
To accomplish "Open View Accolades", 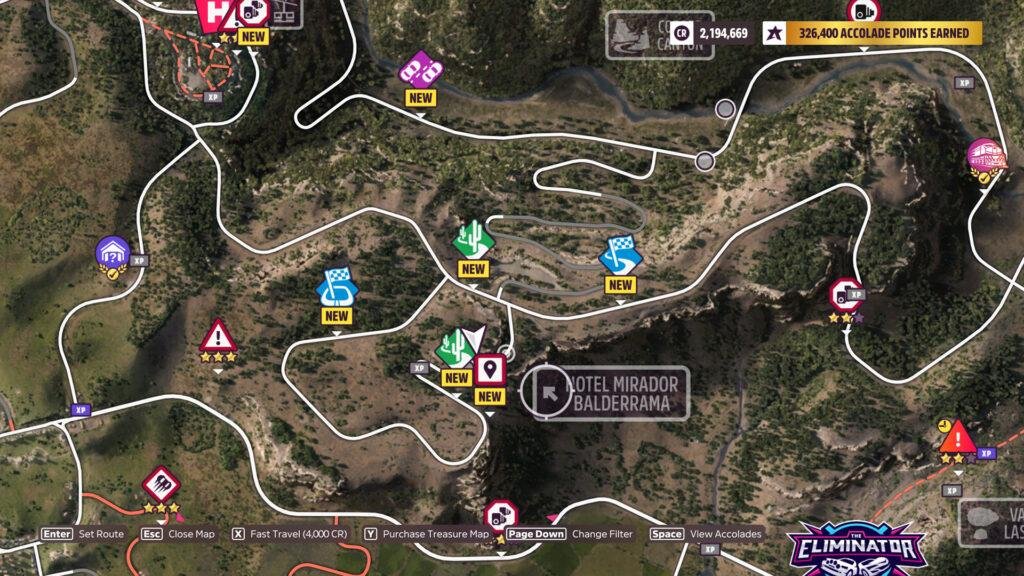I will click(x=708, y=534).
